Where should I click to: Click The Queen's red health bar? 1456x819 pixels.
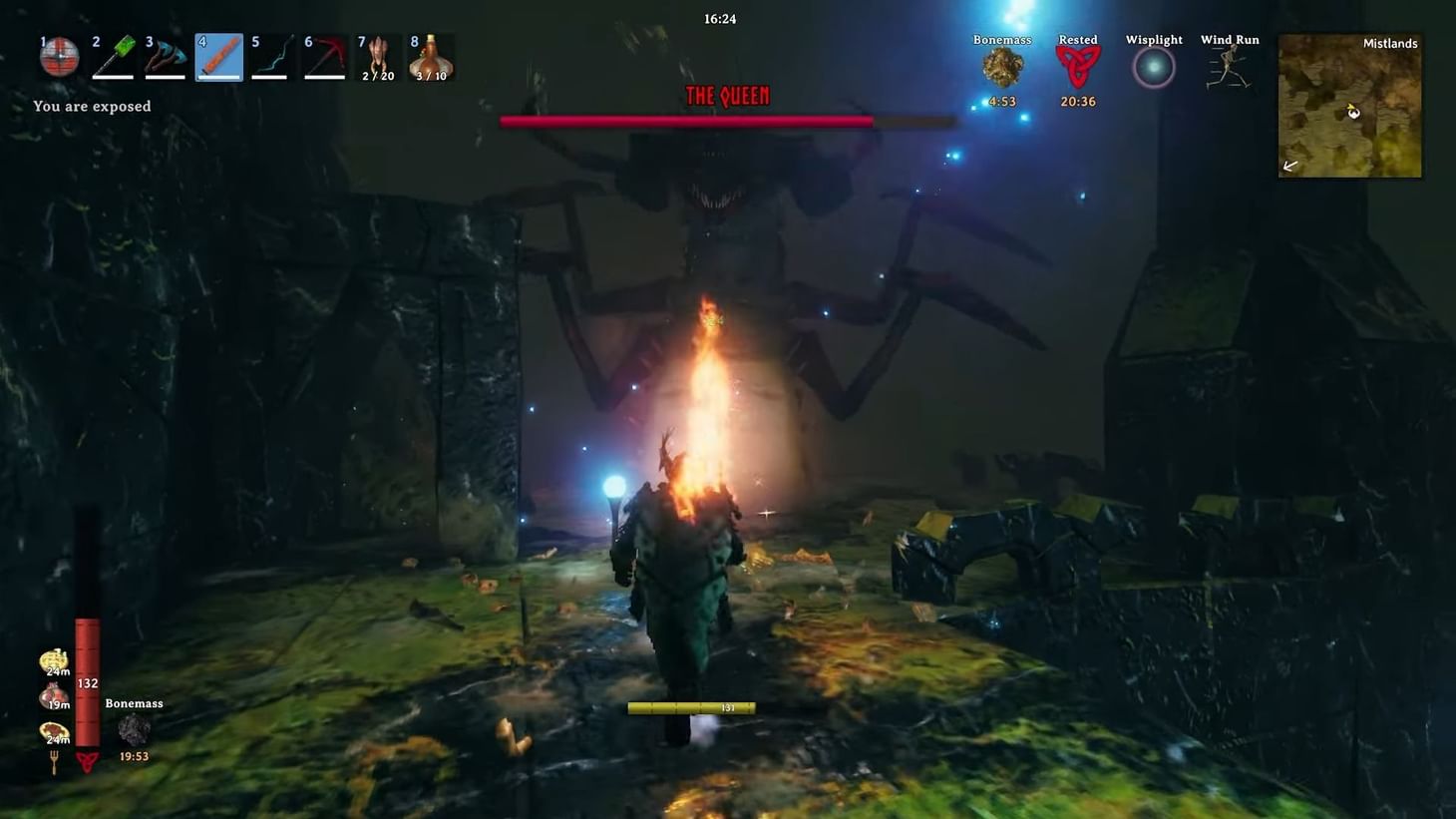coord(688,121)
